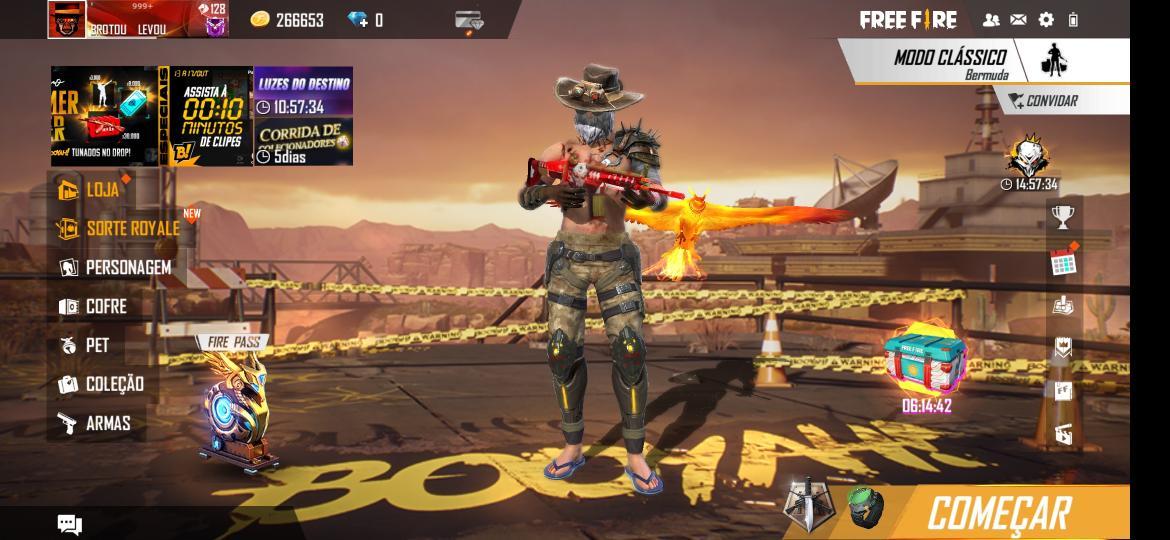Open the chat bubble icon
Viewport: 1170px width, 540px height.
[70, 525]
